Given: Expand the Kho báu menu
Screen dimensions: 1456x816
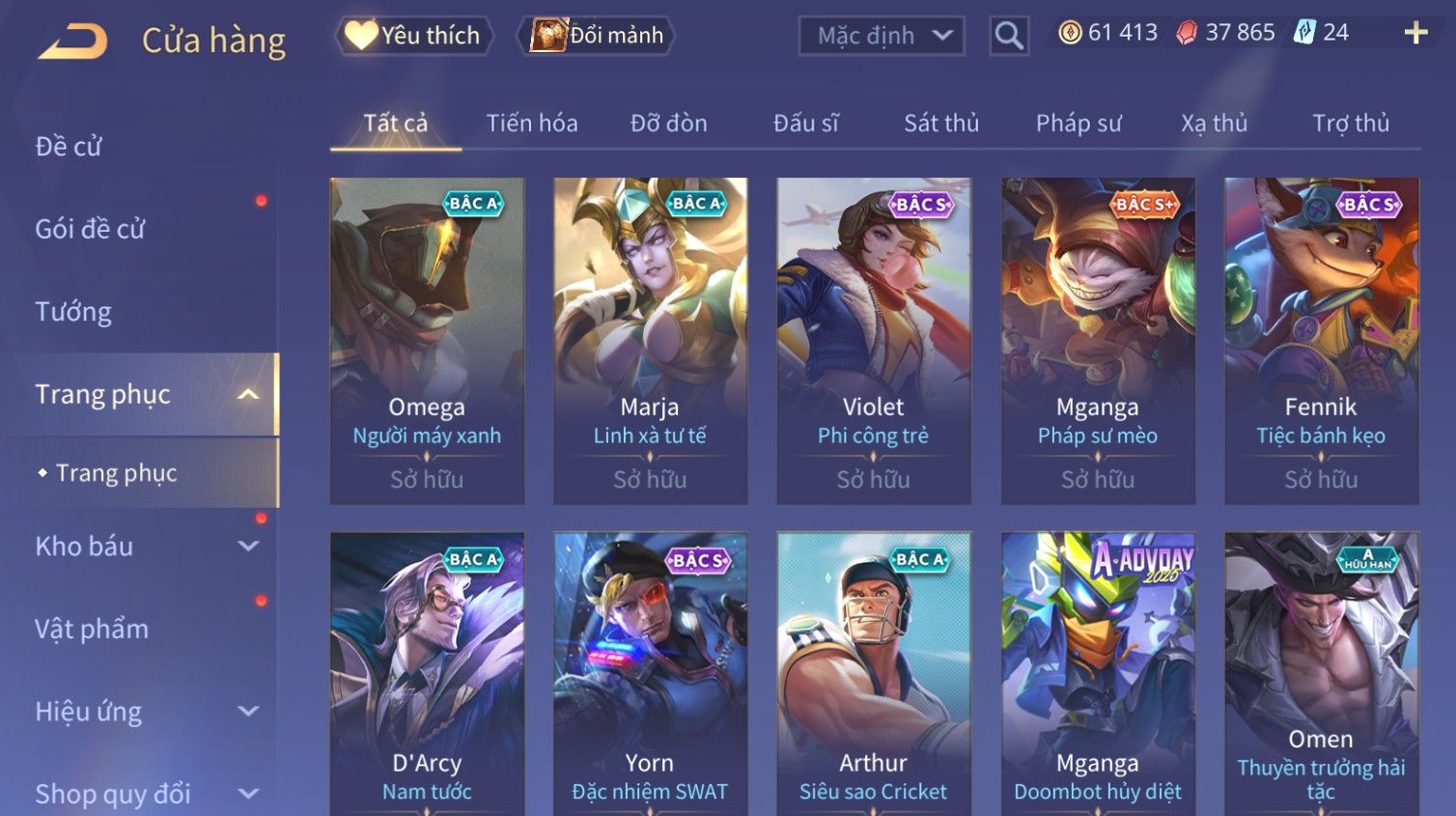Looking at the screenshot, I should [145, 547].
